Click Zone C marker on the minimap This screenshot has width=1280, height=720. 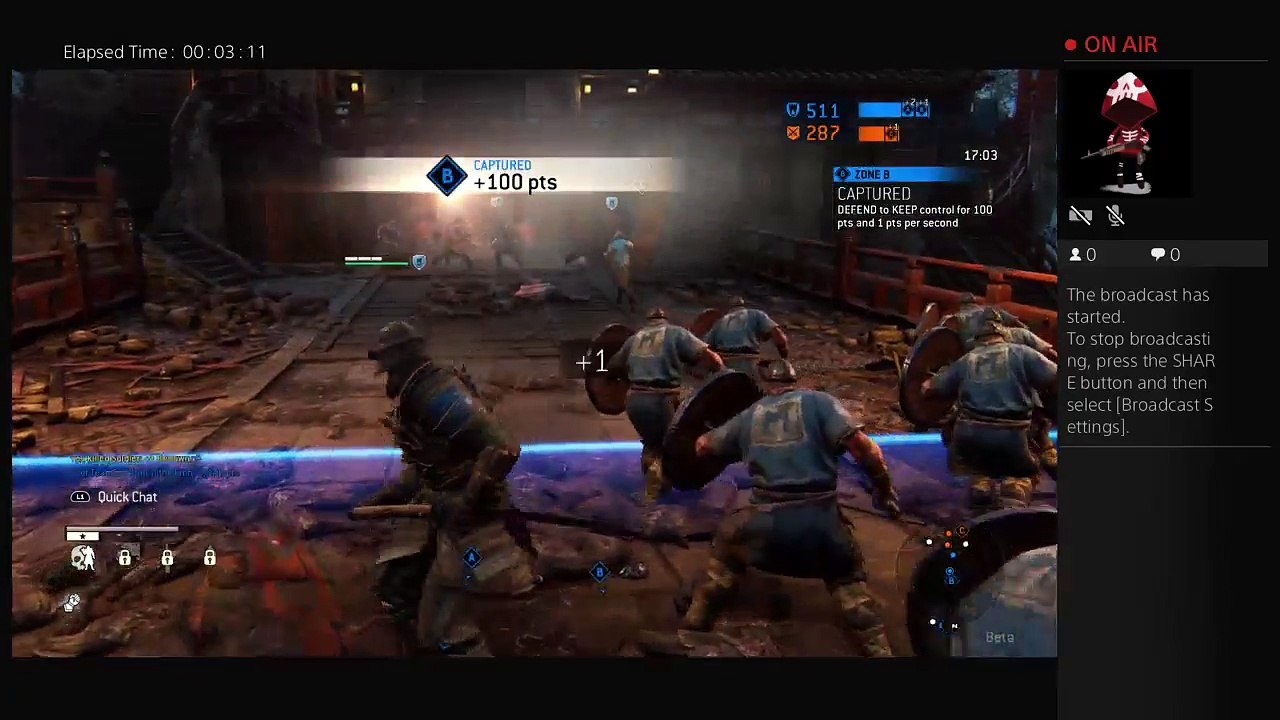pyautogui.click(x=962, y=532)
